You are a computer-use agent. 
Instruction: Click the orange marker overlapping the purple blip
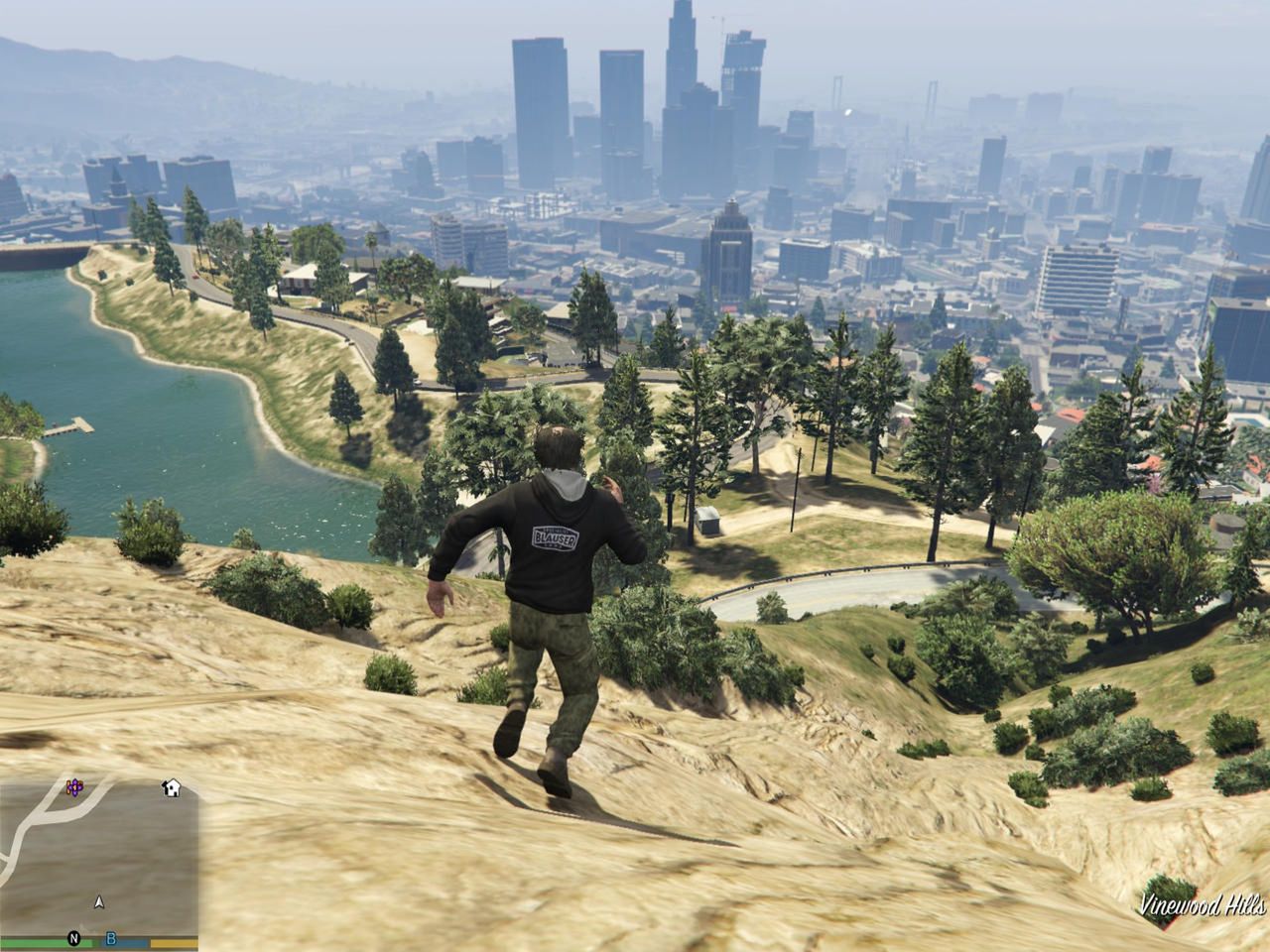69,787
